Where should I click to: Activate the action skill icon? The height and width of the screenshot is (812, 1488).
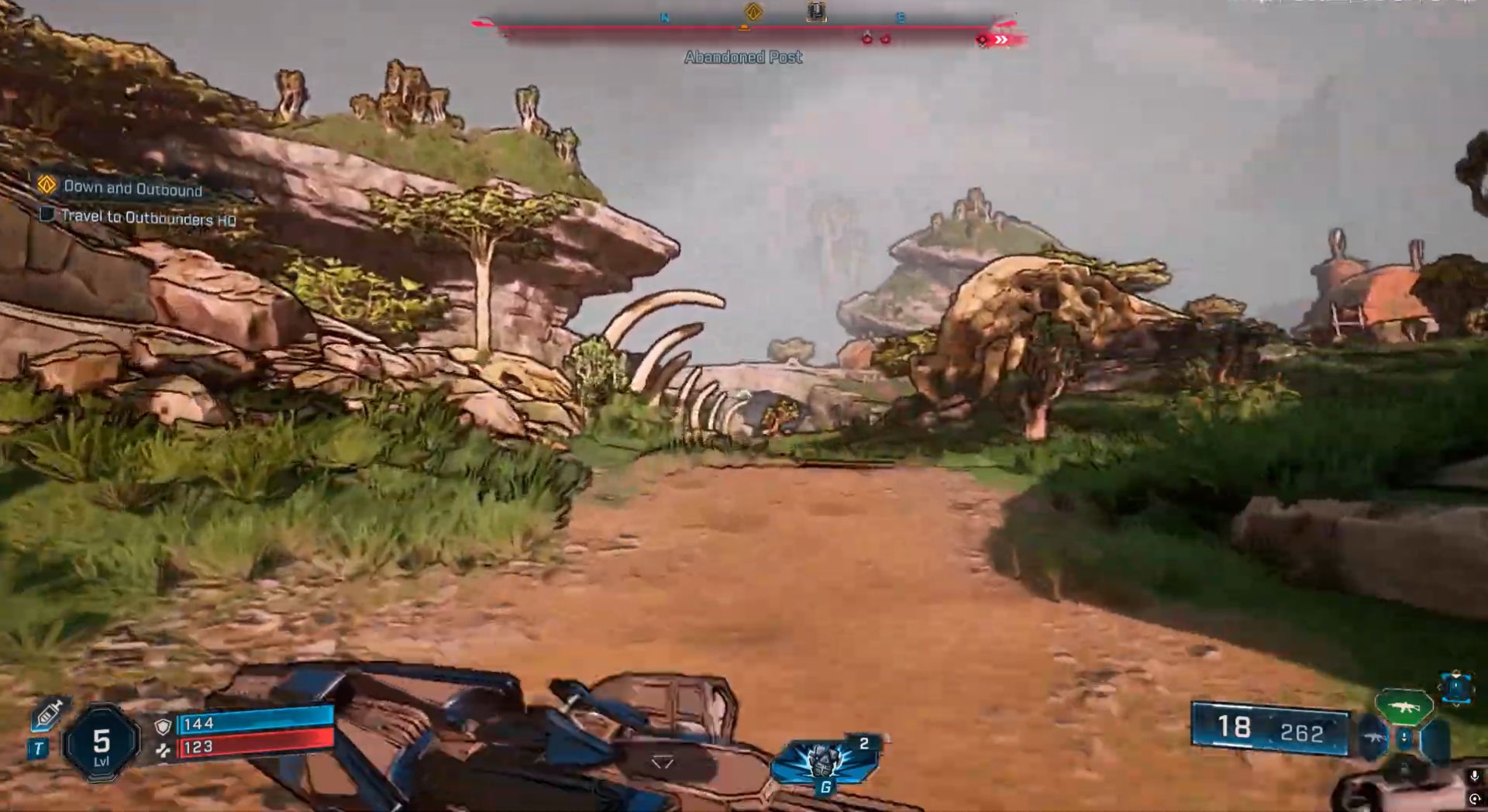tap(823, 761)
